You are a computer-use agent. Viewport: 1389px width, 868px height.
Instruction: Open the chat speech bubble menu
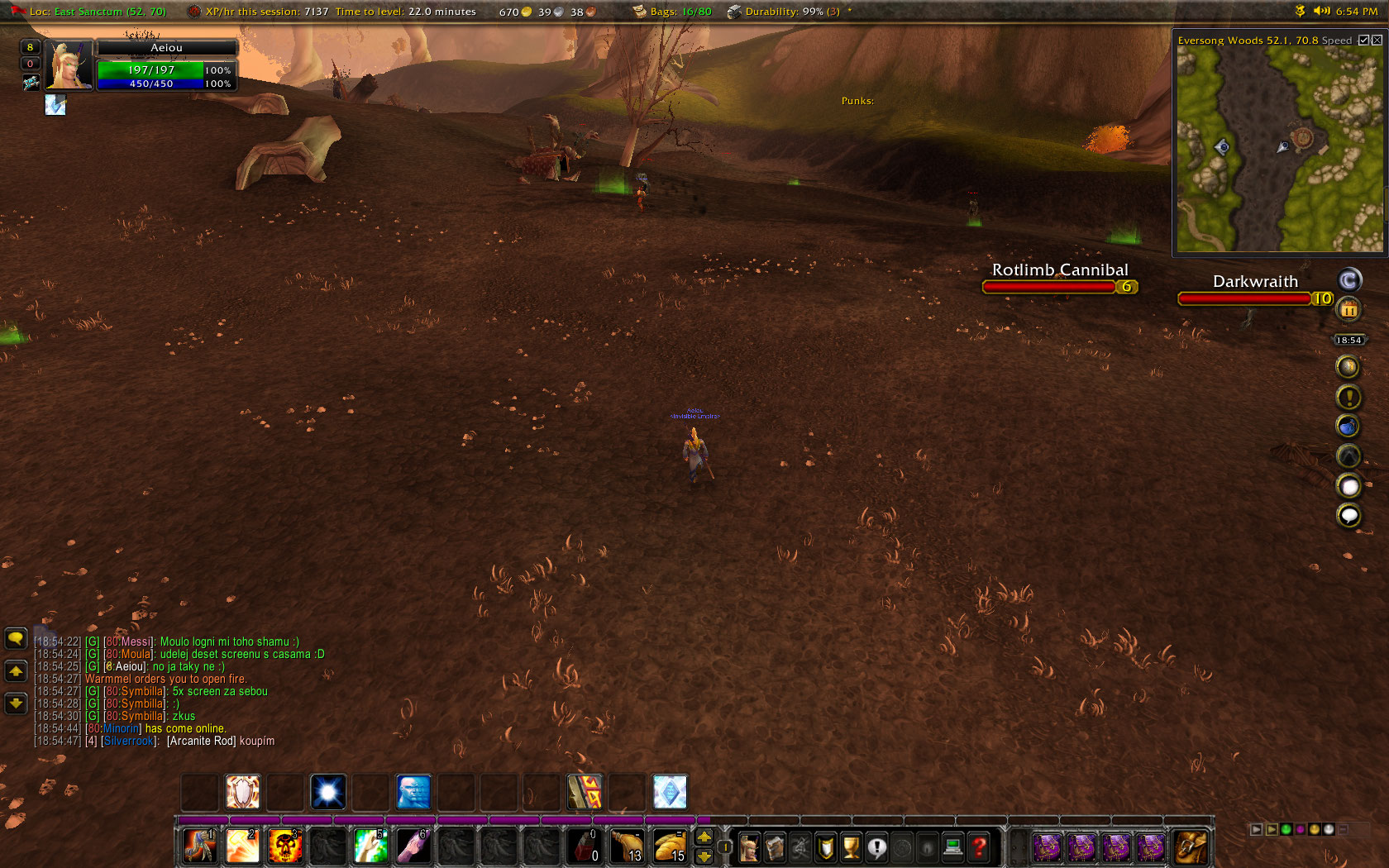pos(16,638)
